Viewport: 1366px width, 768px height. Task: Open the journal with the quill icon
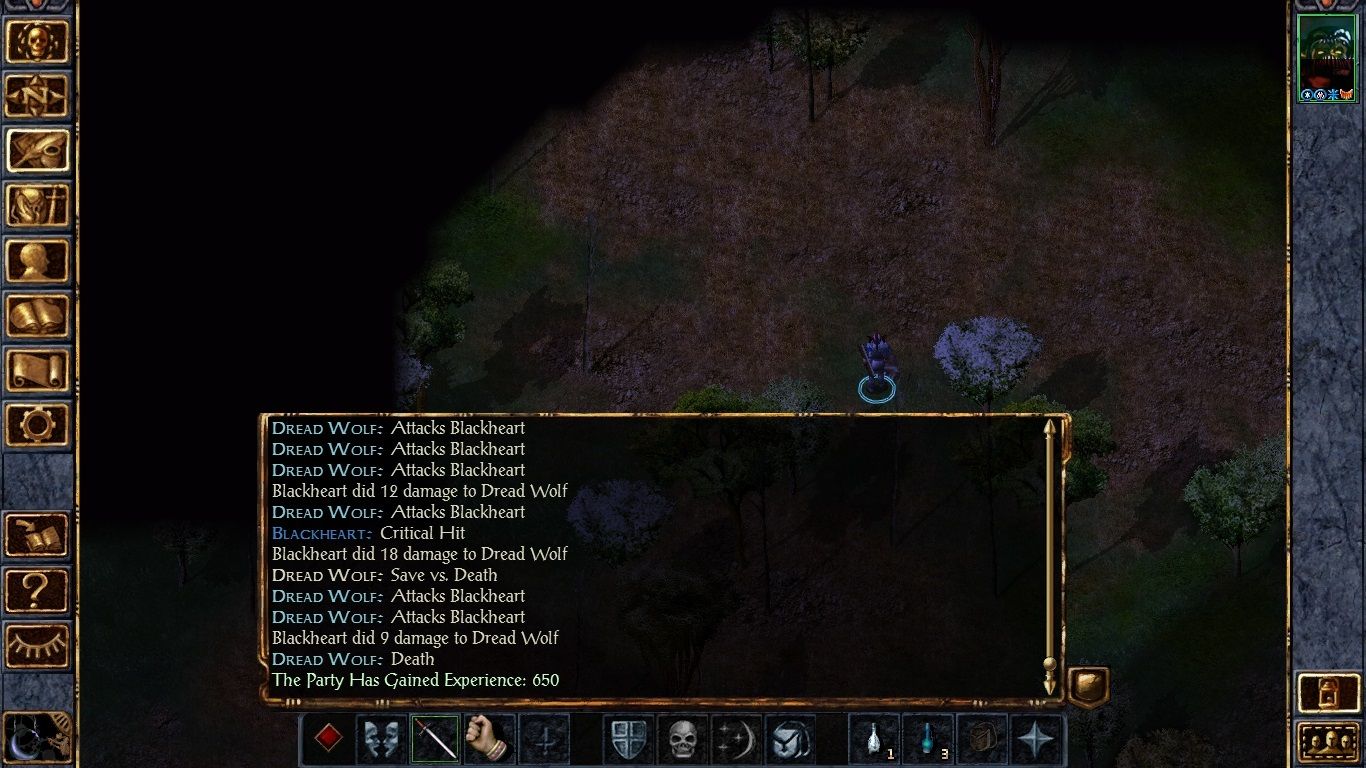[38, 151]
